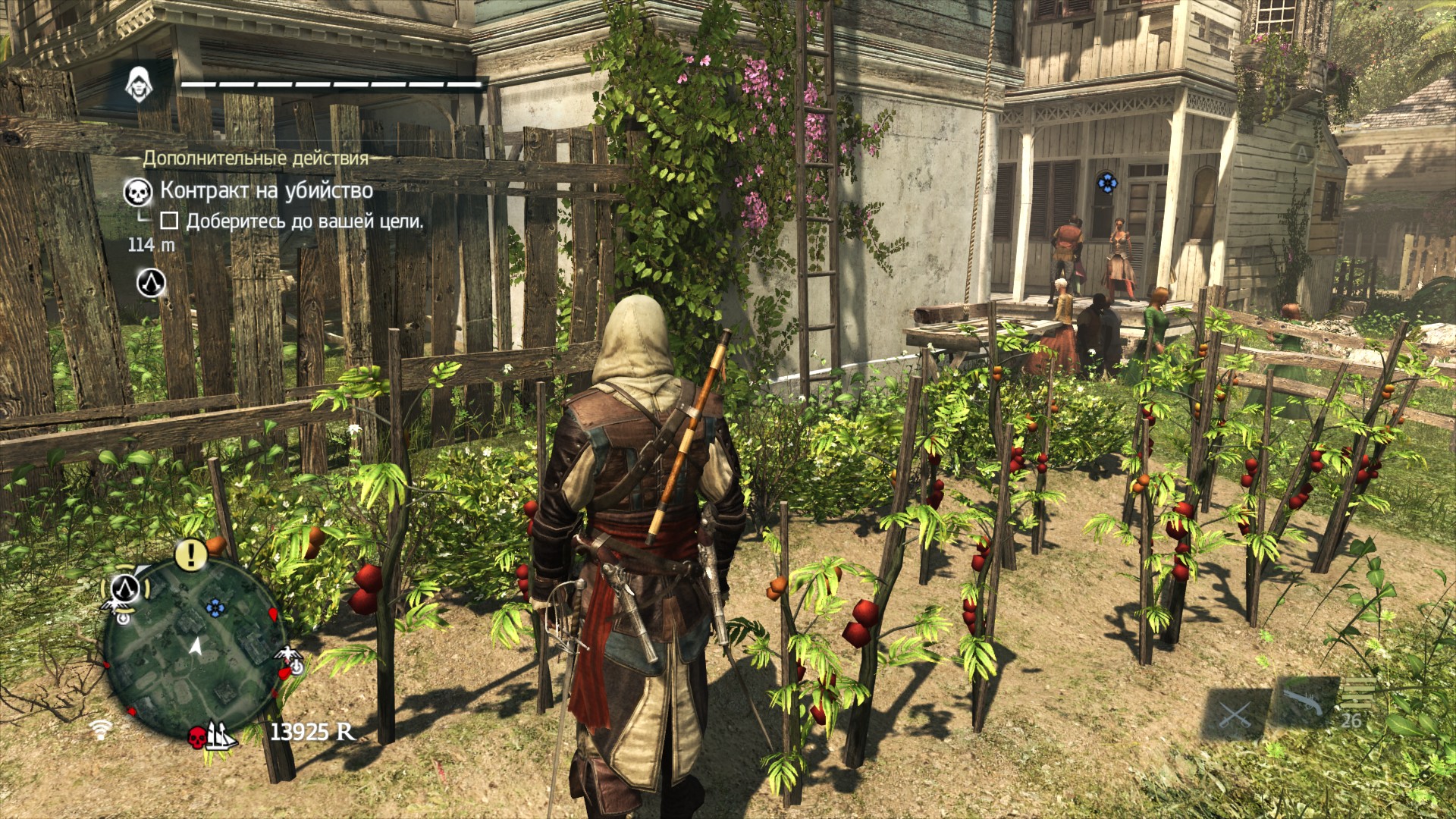Click the blue flower marker above the porch
The width and height of the screenshot is (1456, 819).
tap(1106, 182)
